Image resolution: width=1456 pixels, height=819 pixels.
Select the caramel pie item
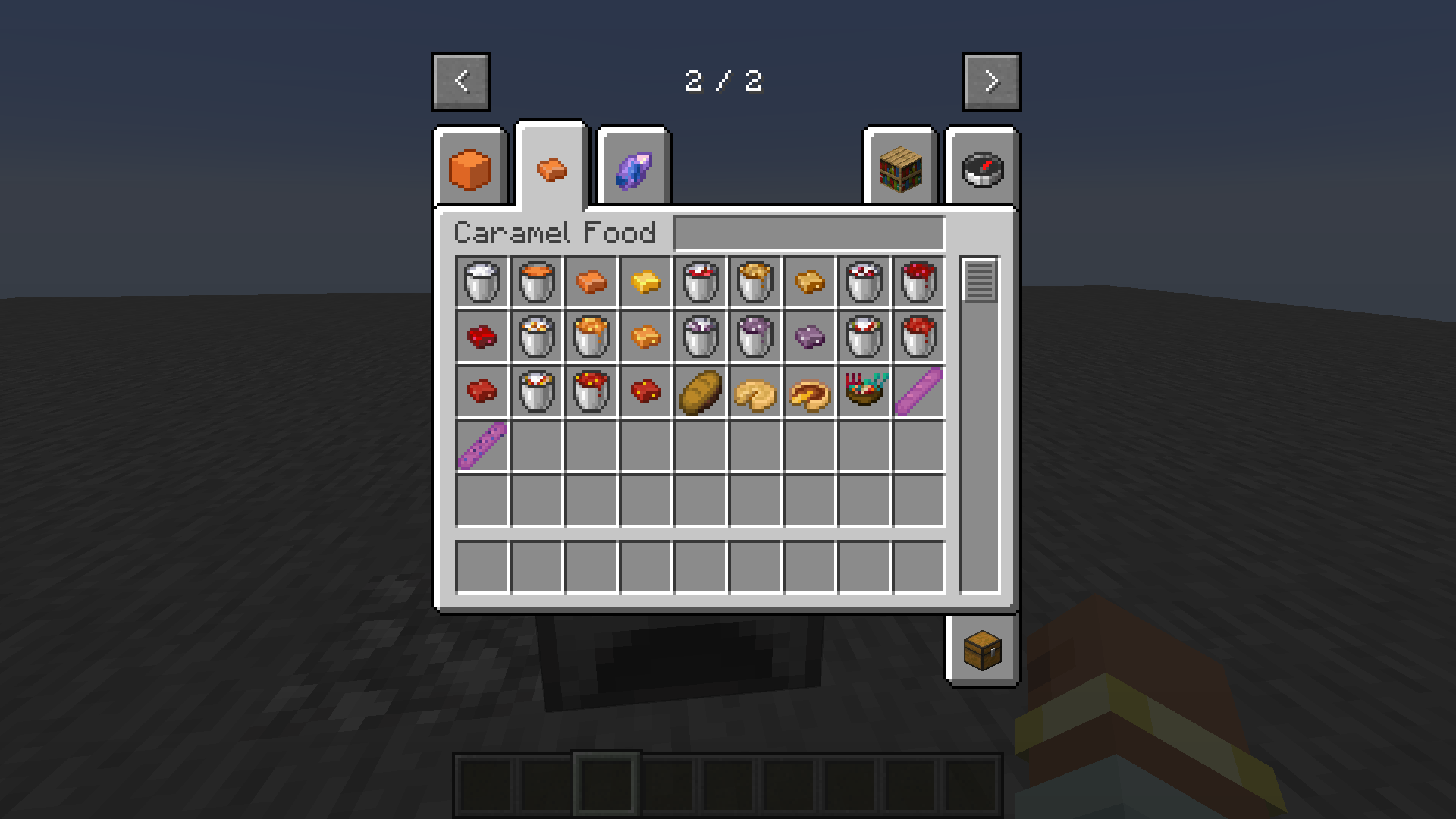point(808,391)
